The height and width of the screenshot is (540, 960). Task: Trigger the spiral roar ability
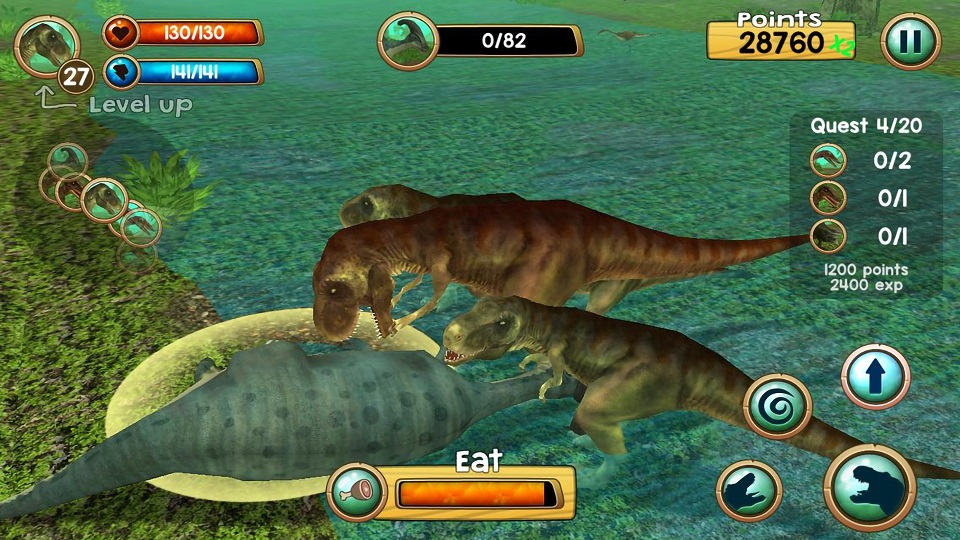coord(777,407)
